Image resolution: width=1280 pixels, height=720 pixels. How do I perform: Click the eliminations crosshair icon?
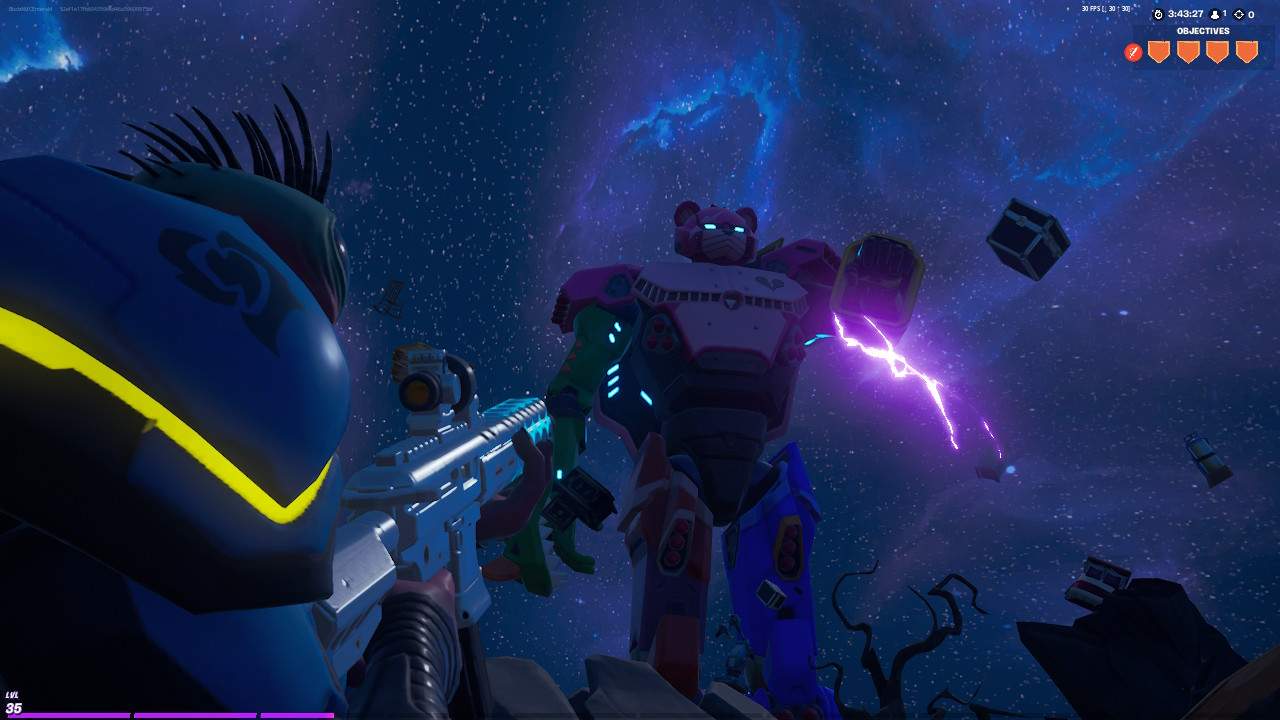pos(1238,14)
